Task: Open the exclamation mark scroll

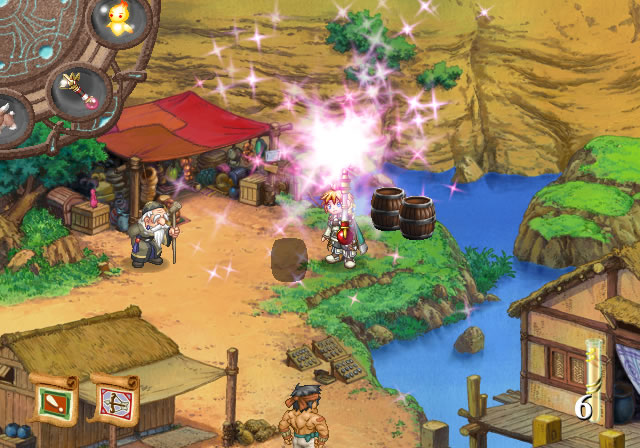Action: coord(54,401)
